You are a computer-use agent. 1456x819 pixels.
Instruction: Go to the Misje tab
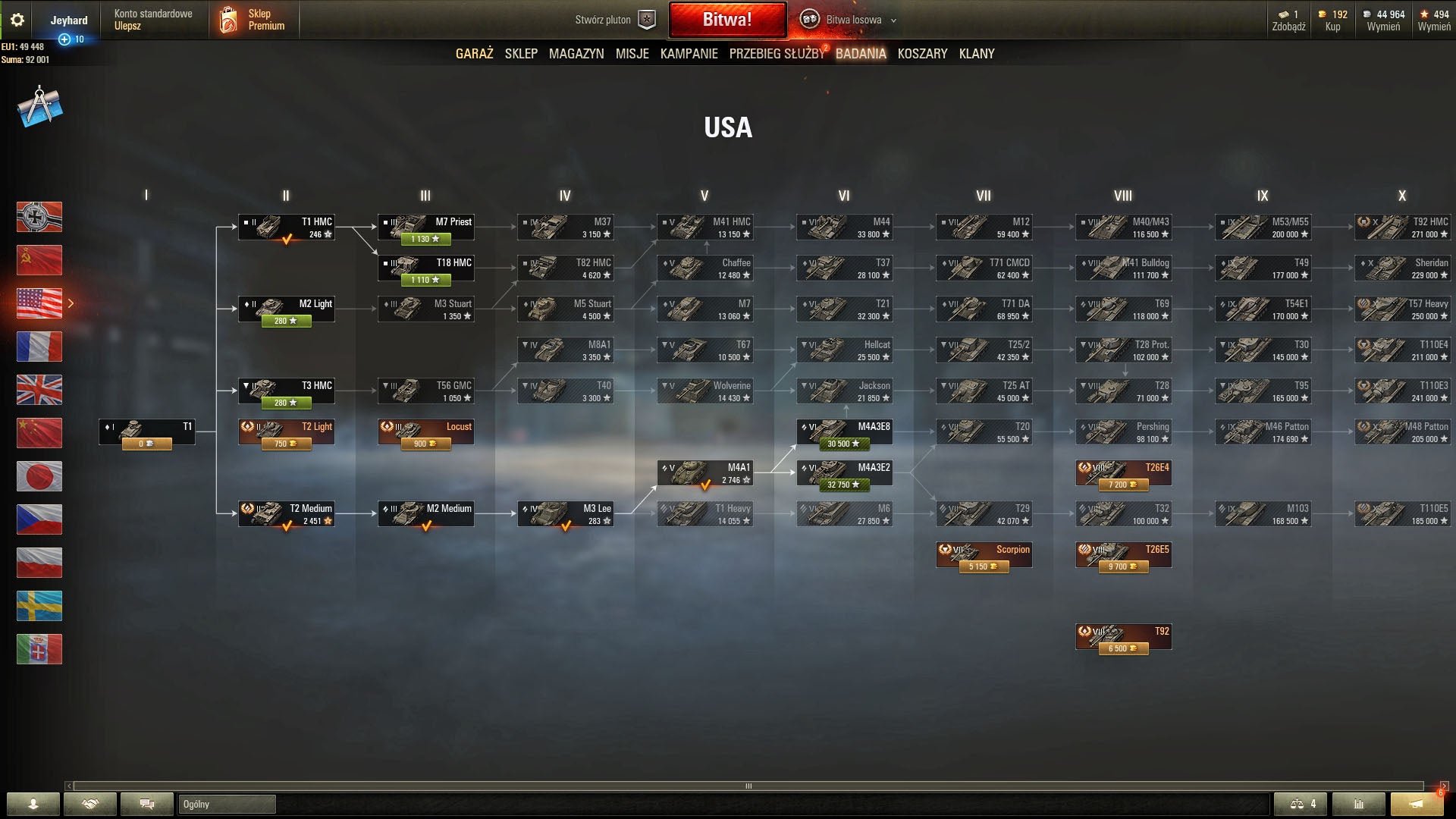[x=632, y=54]
